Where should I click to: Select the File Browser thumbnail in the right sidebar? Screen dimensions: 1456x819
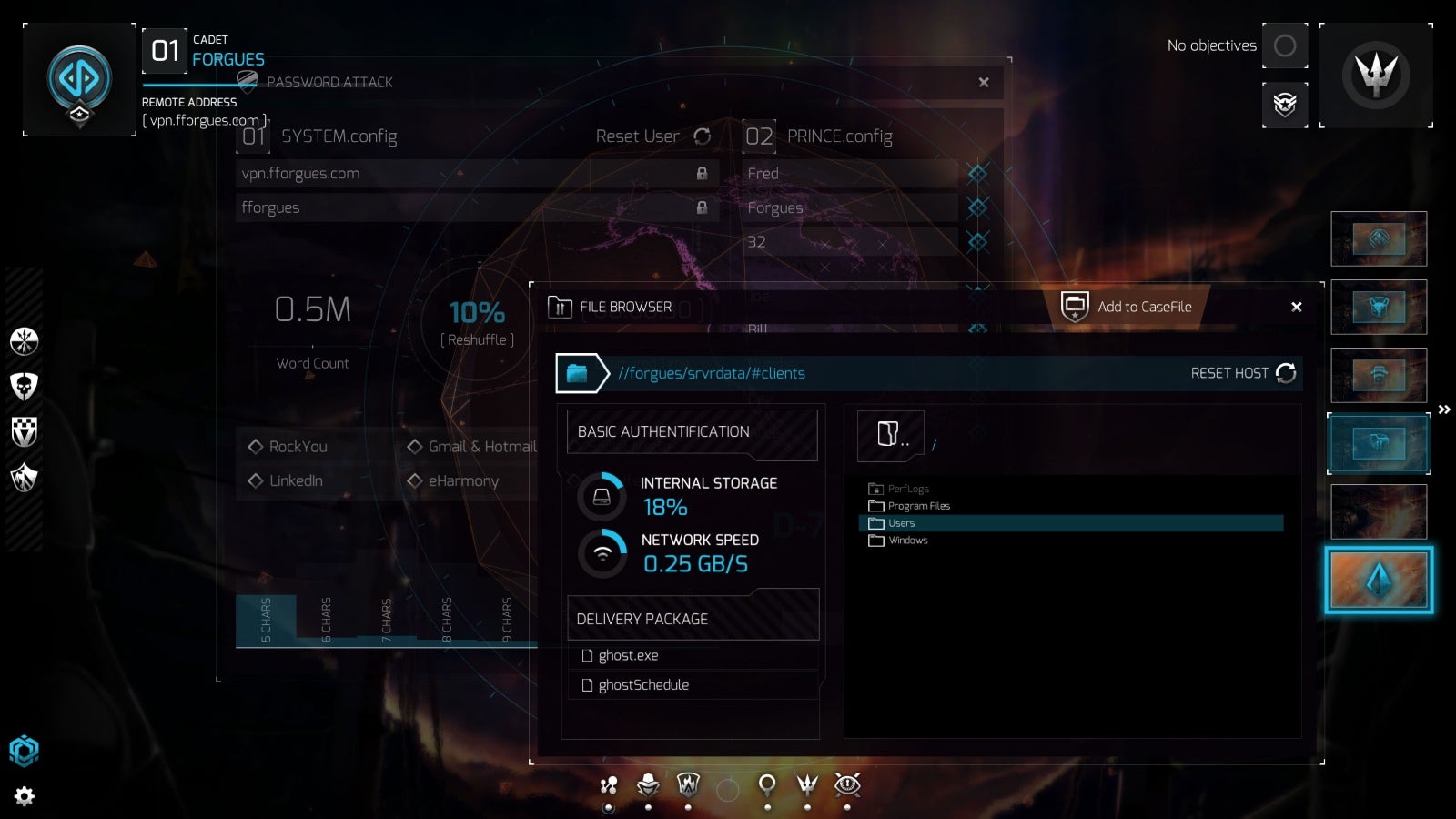1378,443
